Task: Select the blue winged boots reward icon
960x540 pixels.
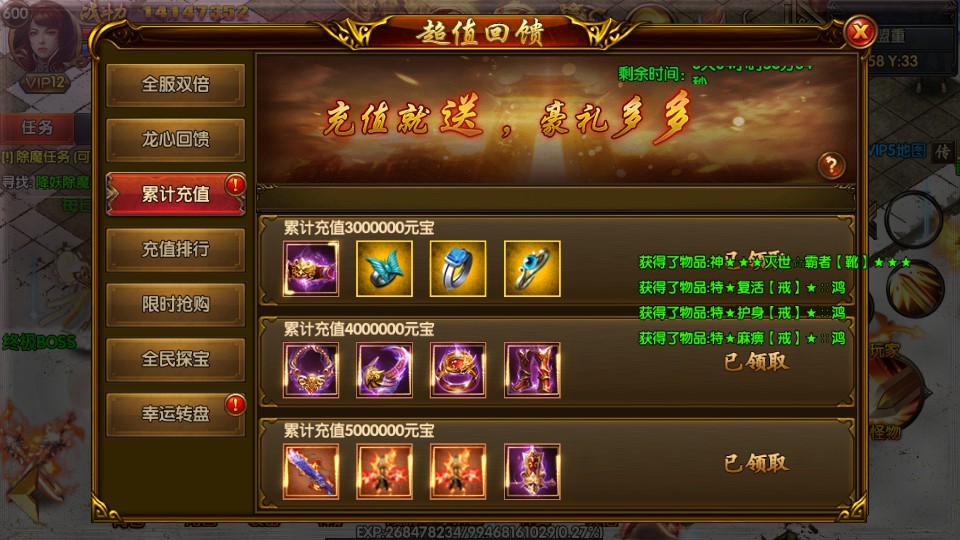Action: point(385,269)
